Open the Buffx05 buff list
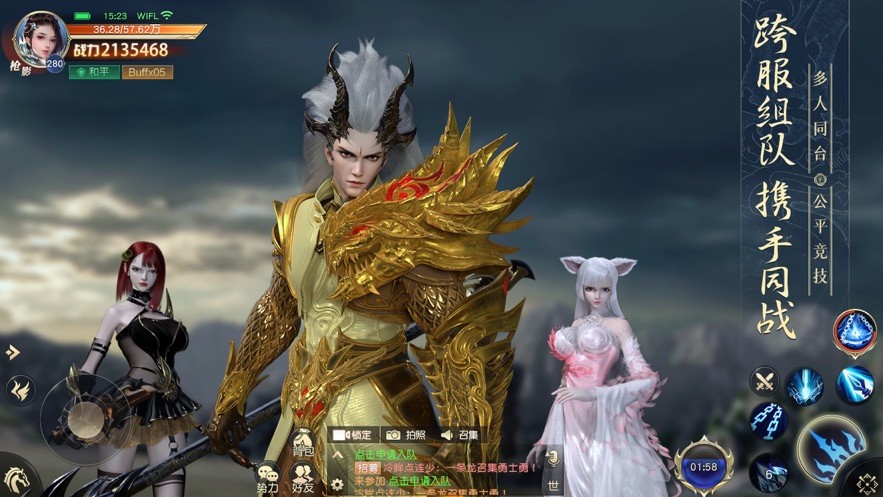883x497 pixels. pyautogui.click(x=147, y=72)
